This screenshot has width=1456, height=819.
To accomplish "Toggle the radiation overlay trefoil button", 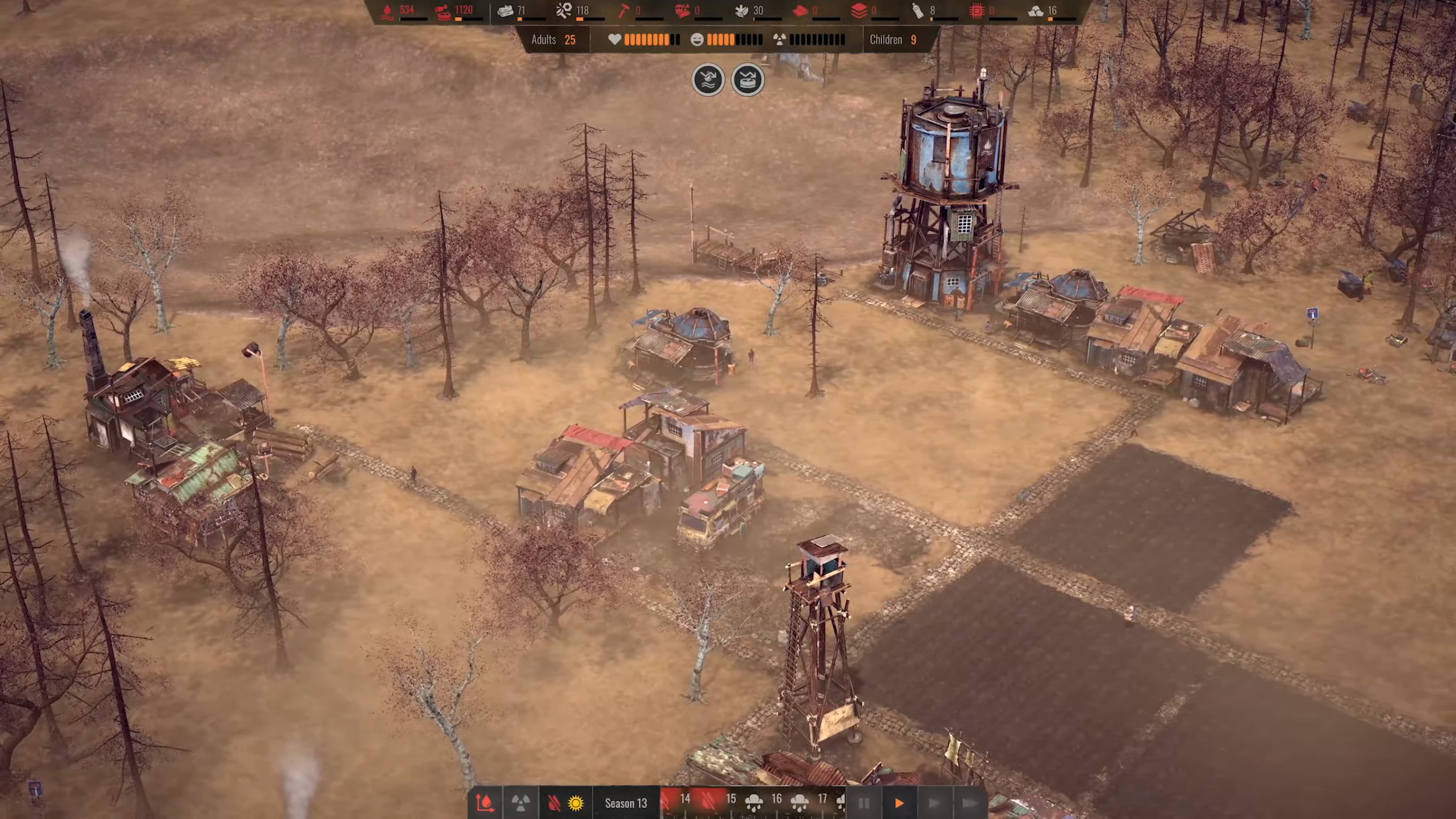I will tap(521, 802).
